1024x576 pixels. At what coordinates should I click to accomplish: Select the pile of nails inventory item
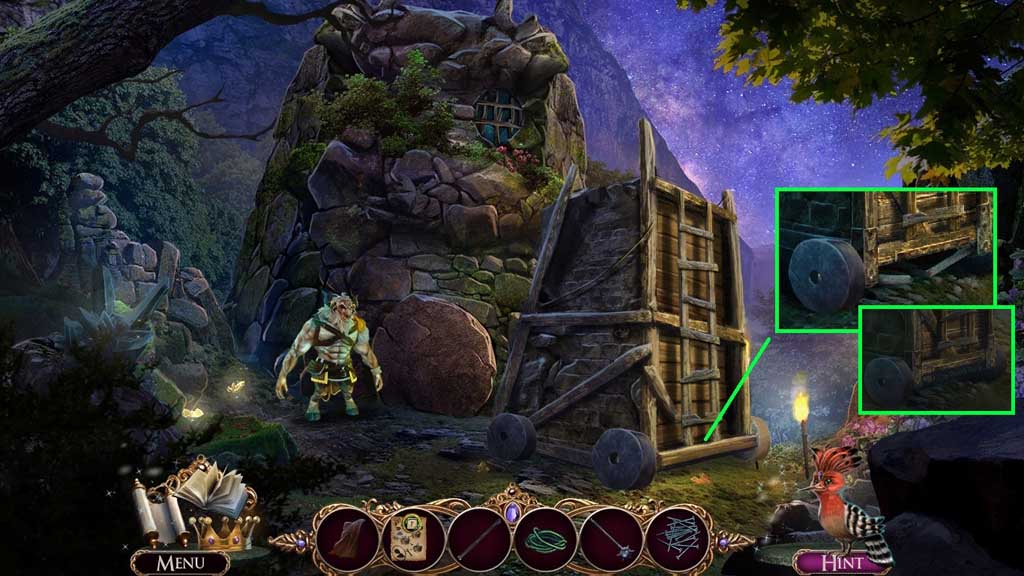coord(677,536)
